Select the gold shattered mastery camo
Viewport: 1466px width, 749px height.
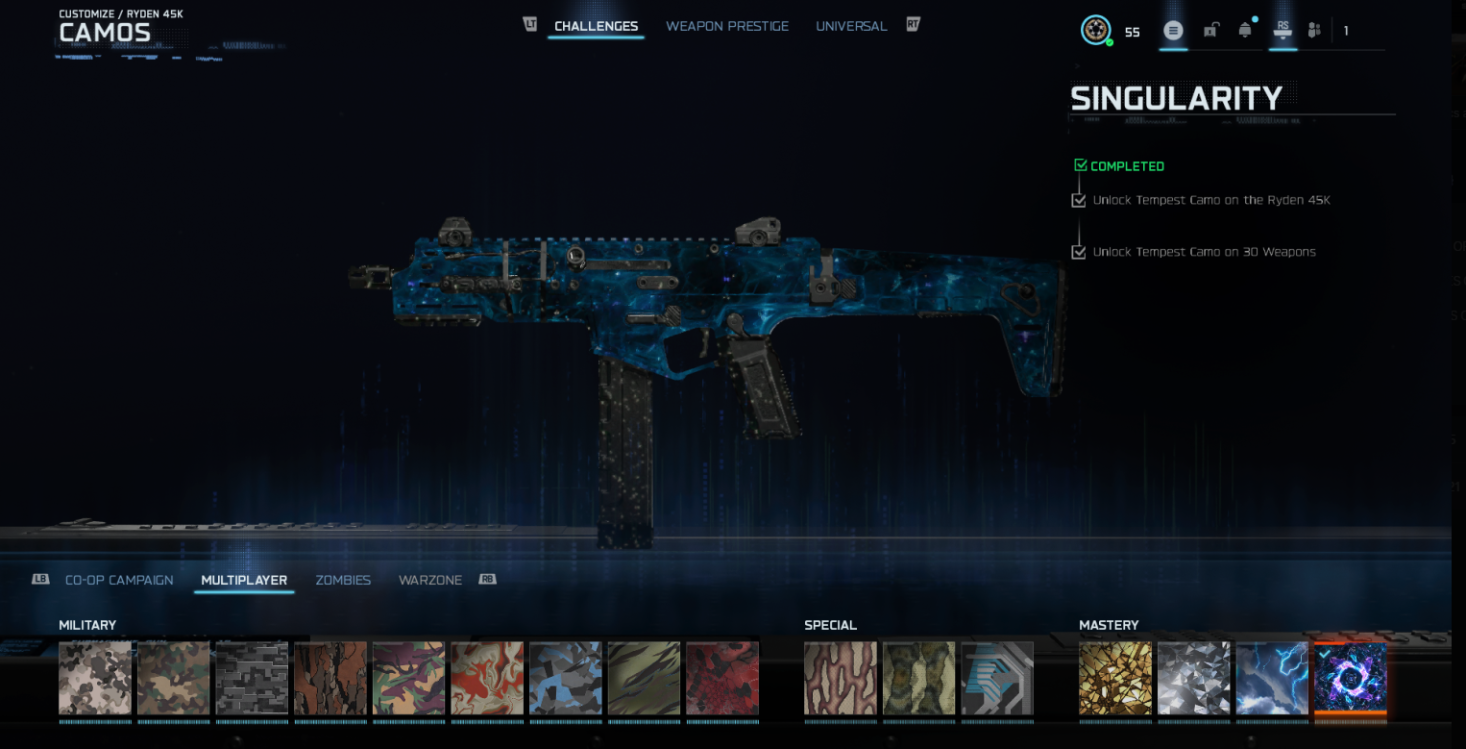[1115, 678]
